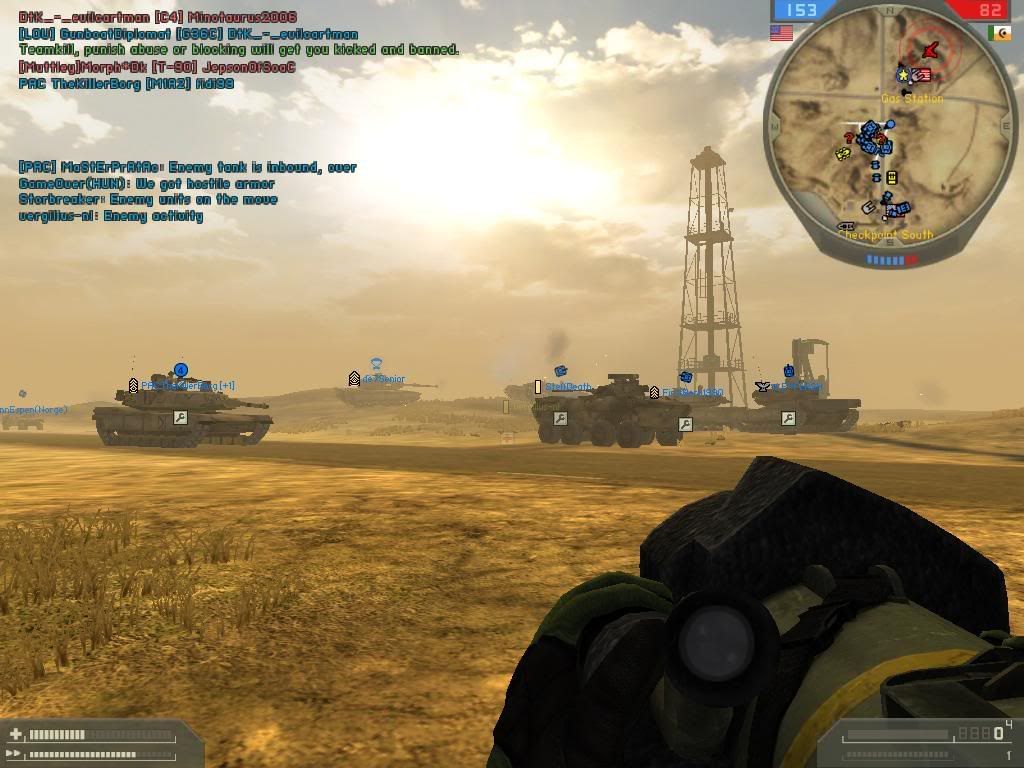Click the red enemy jet marker on minimap
This screenshot has width=1024, height=768.
pos(931,49)
